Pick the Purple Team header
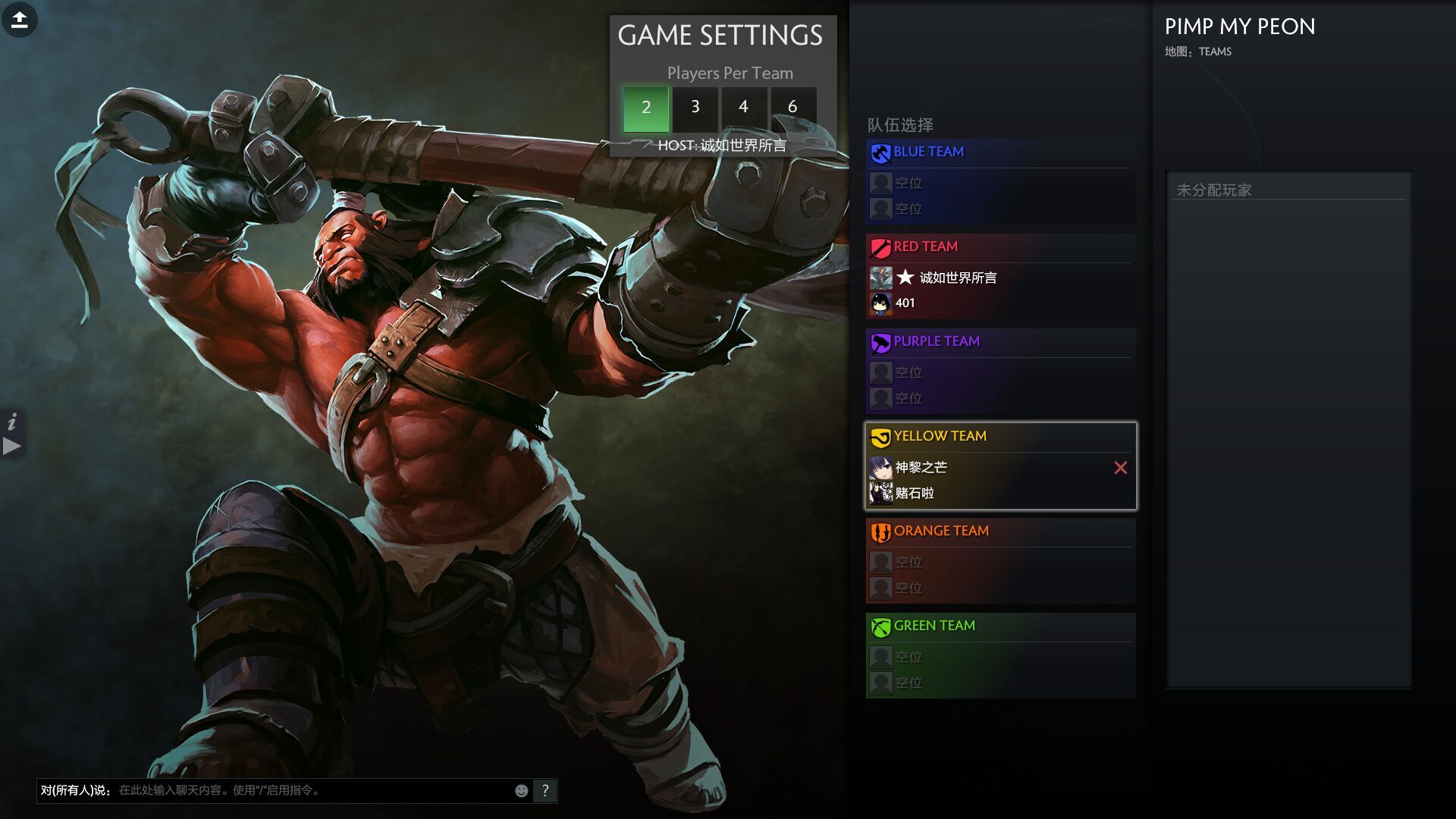 coord(937,341)
